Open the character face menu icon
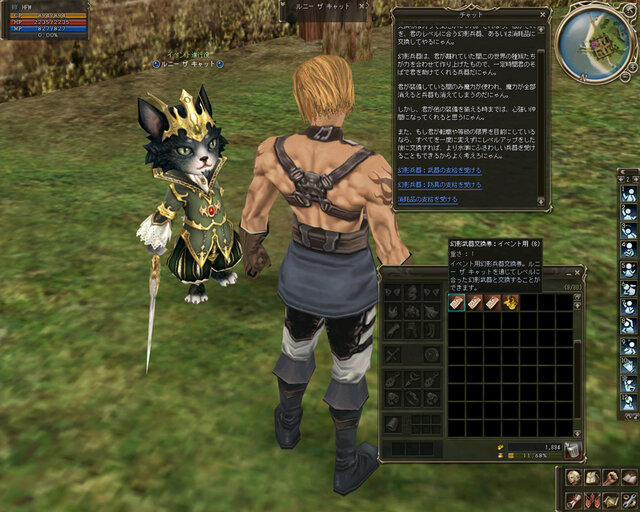 pyautogui.click(x=573, y=478)
